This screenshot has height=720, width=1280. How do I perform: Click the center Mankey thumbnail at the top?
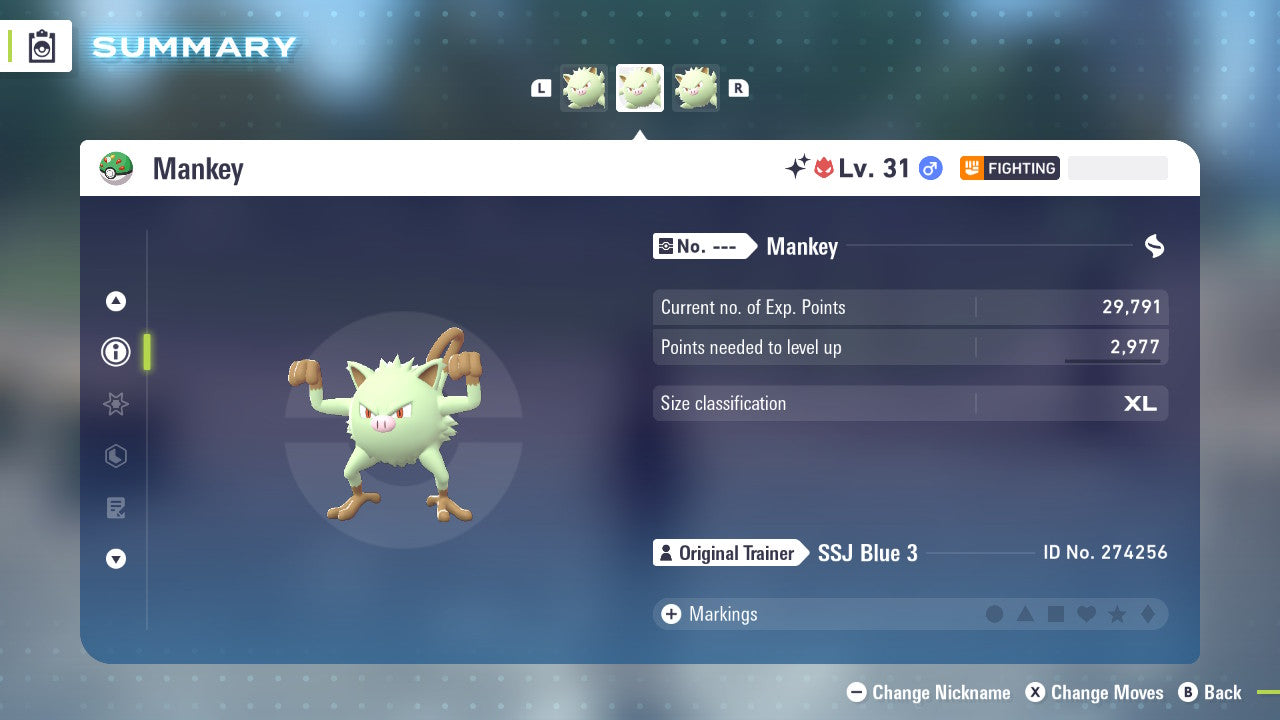point(639,88)
